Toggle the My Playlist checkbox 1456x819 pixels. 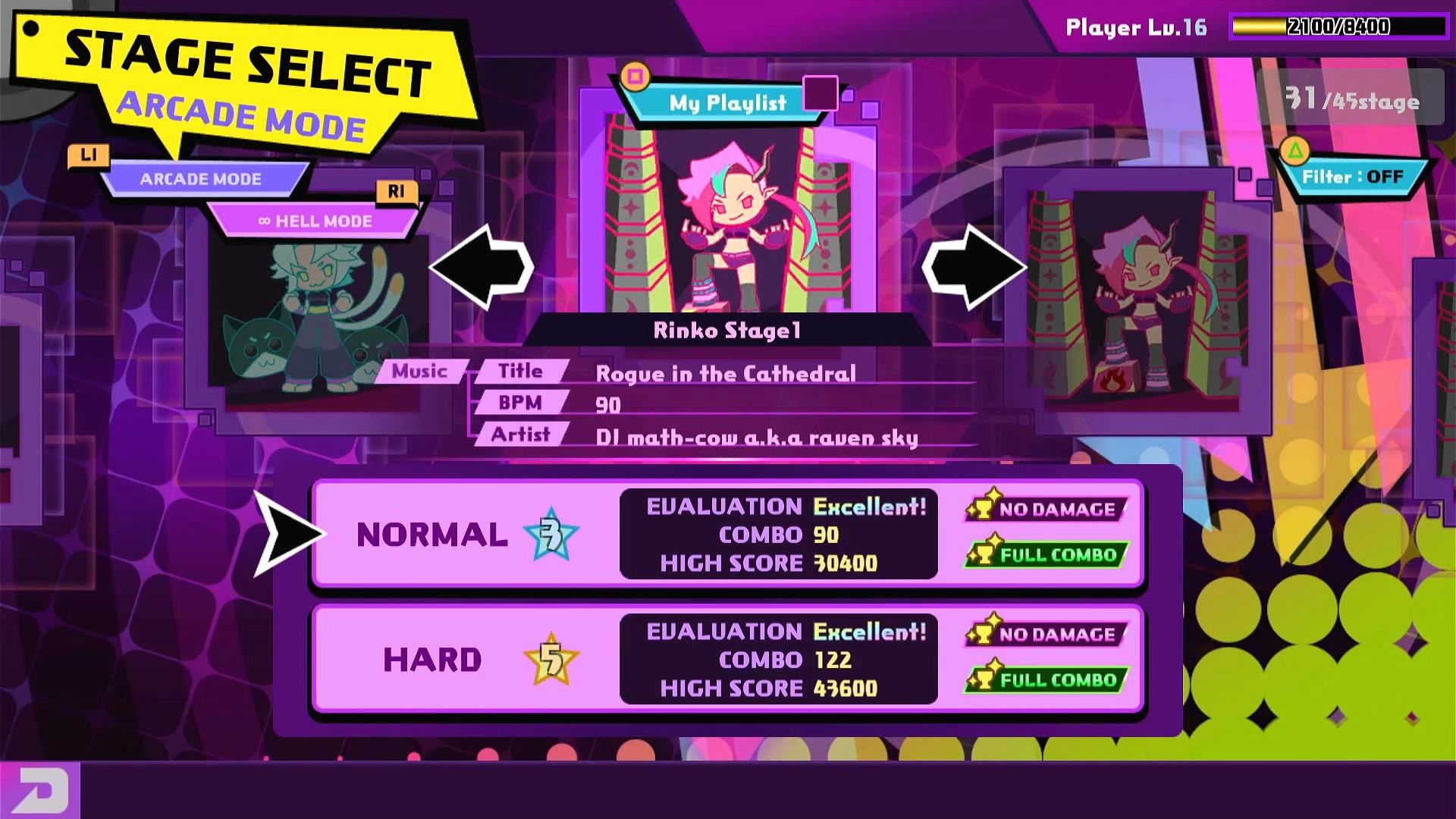pos(820,94)
